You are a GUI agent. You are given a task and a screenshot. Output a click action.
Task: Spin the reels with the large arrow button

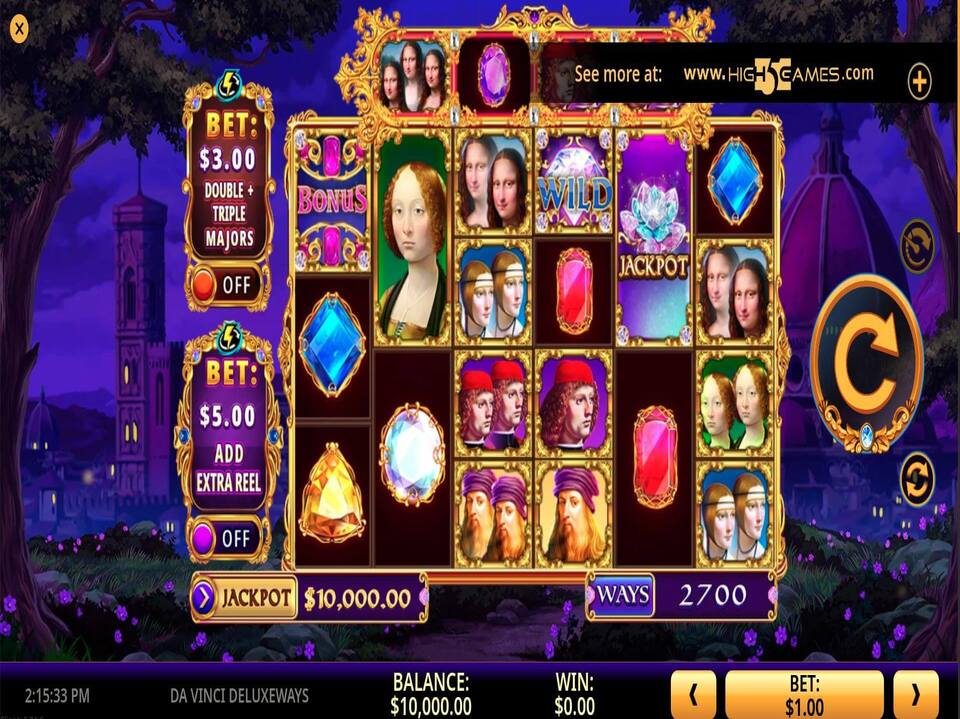click(x=865, y=362)
